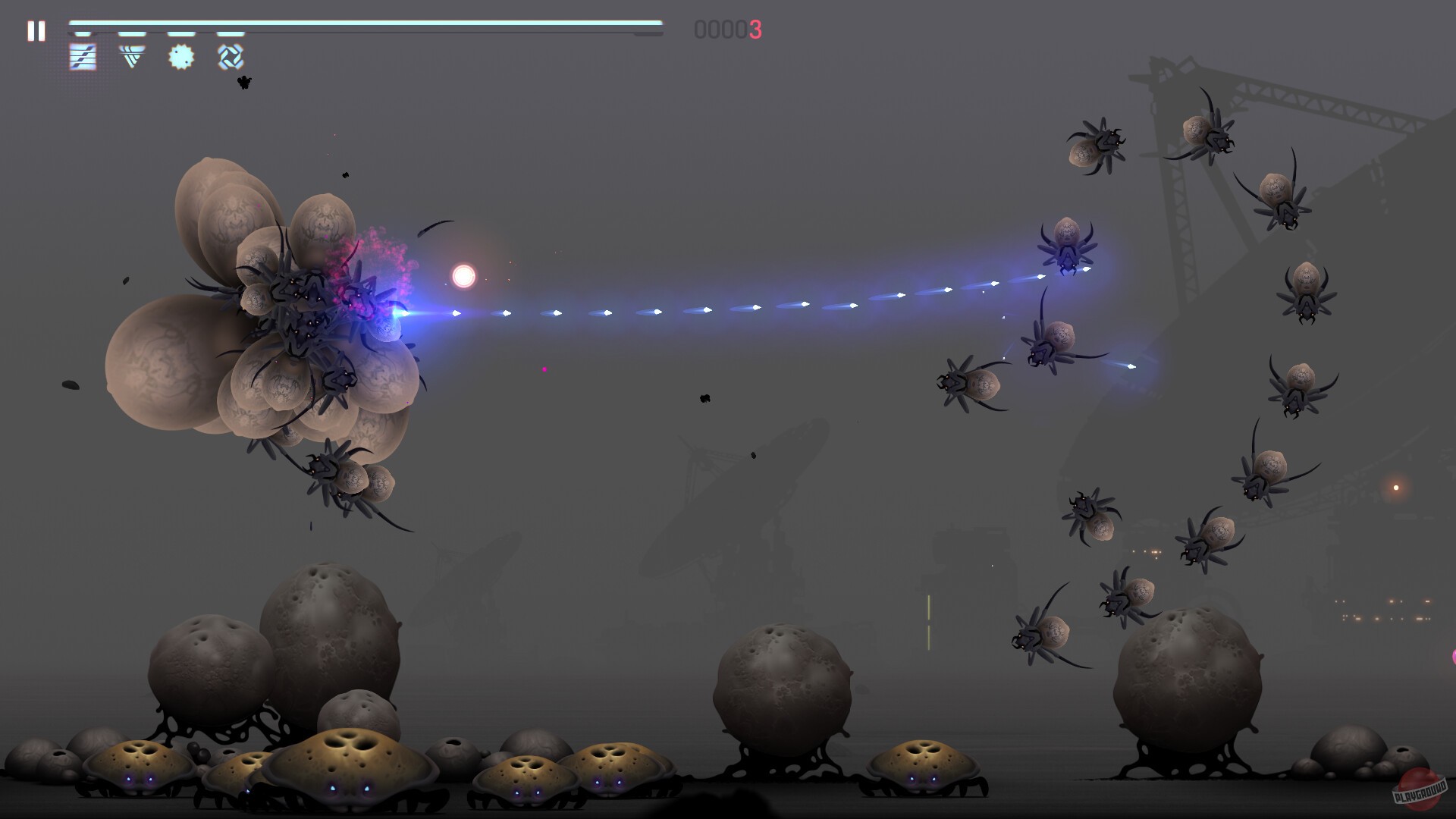The height and width of the screenshot is (819, 1456).
Task: Select the triple-chevron weapon icon
Action: [133, 57]
